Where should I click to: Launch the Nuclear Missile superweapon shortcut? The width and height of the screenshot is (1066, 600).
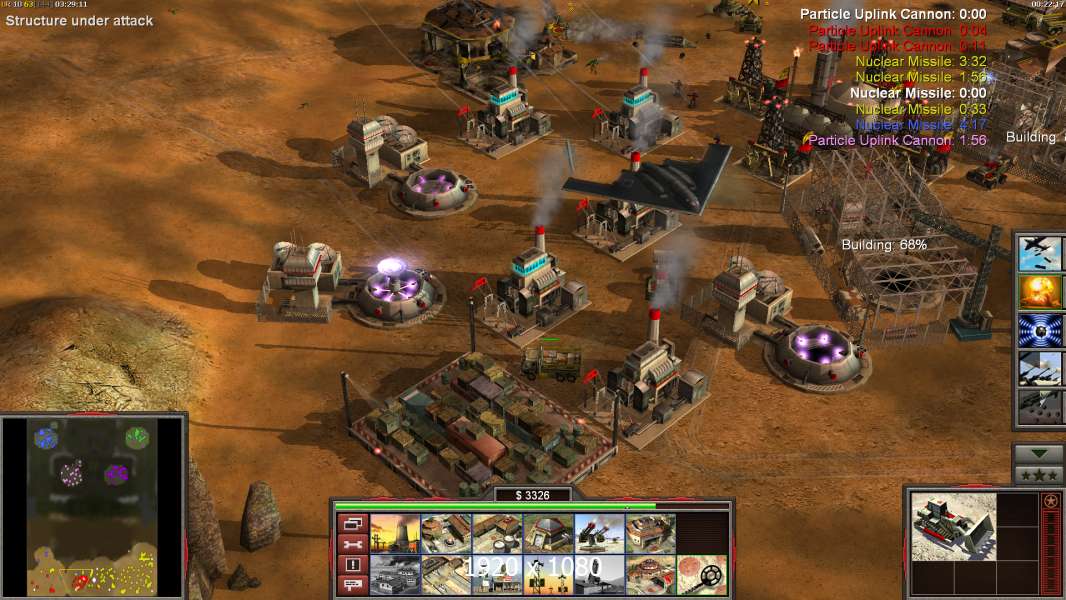[1039, 292]
